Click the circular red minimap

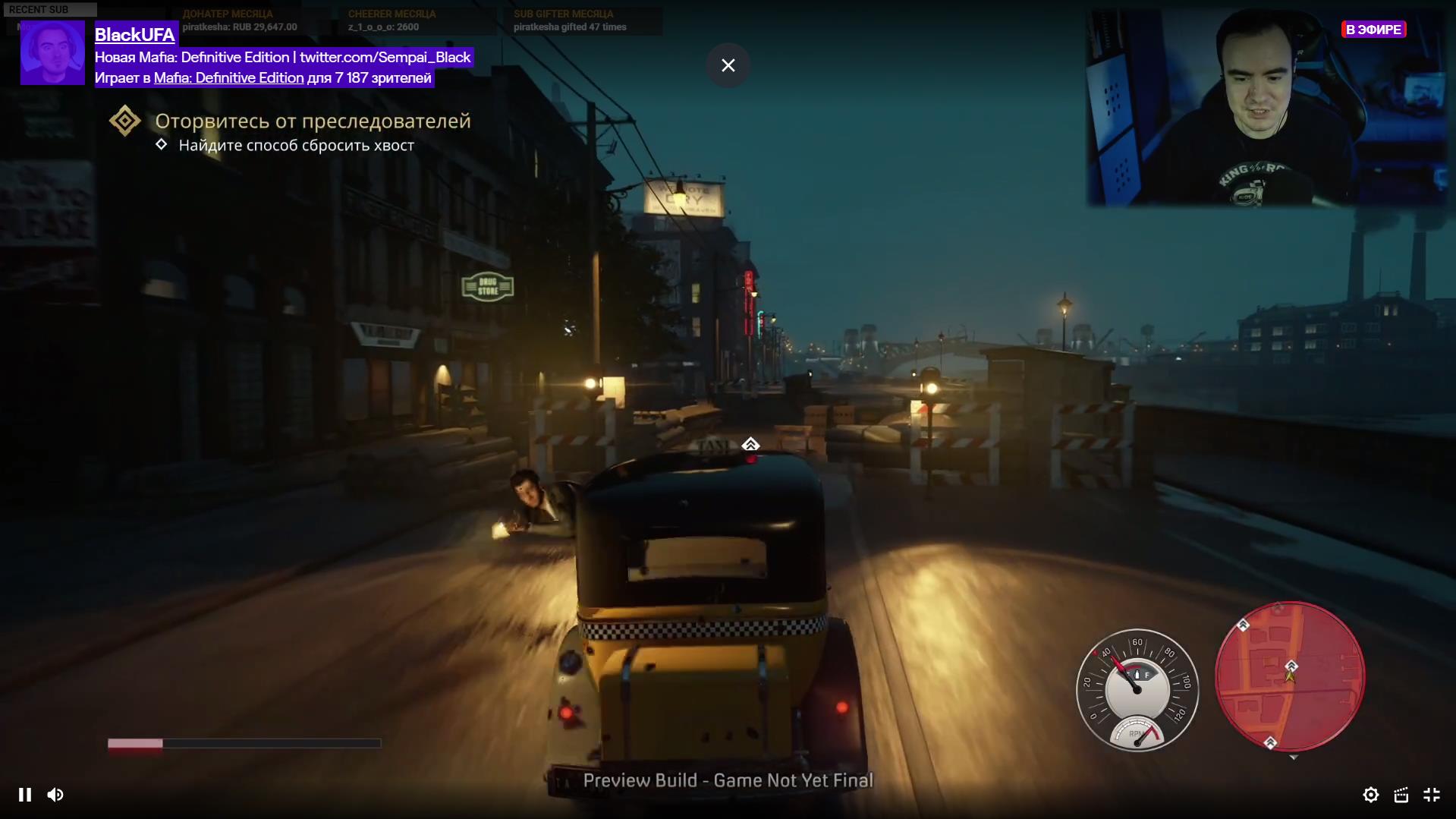click(x=1289, y=676)
